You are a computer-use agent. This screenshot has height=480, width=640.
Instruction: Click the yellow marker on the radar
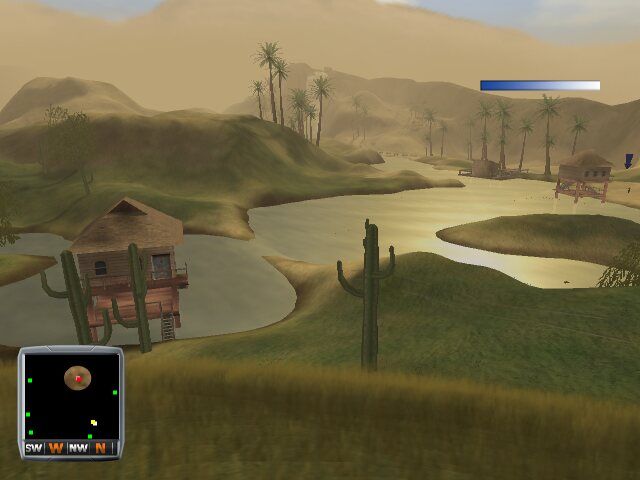click(x=94, y=423)
